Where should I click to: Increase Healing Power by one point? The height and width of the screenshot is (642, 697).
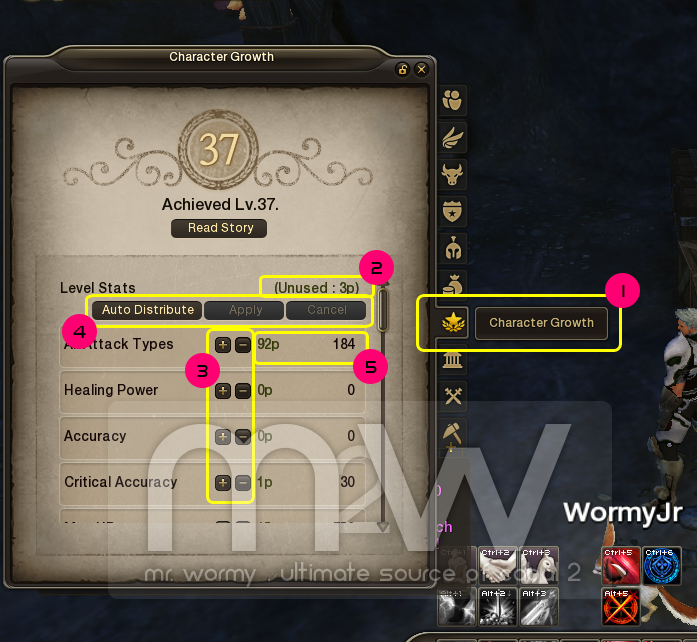click(222, 391)
